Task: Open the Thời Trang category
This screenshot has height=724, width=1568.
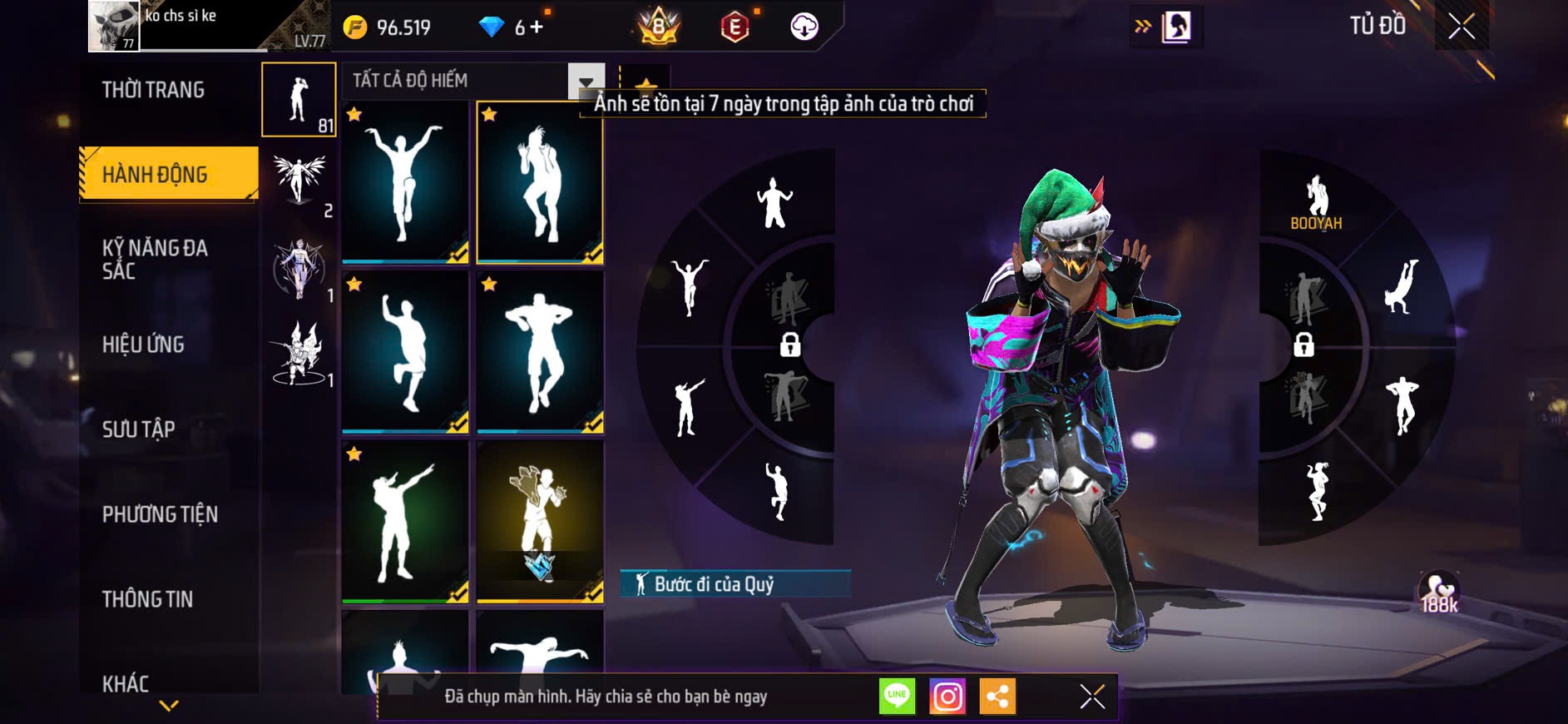Action: click(153, 90)
